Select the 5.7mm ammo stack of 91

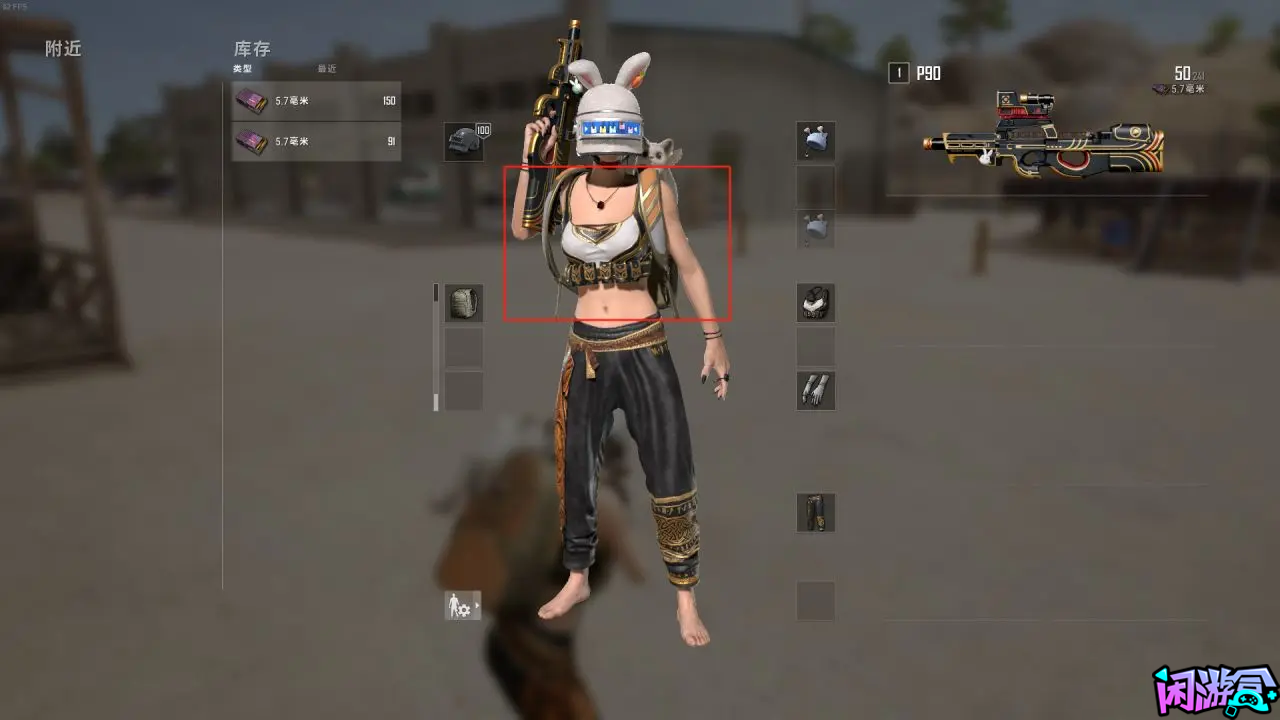coord(316,142)
